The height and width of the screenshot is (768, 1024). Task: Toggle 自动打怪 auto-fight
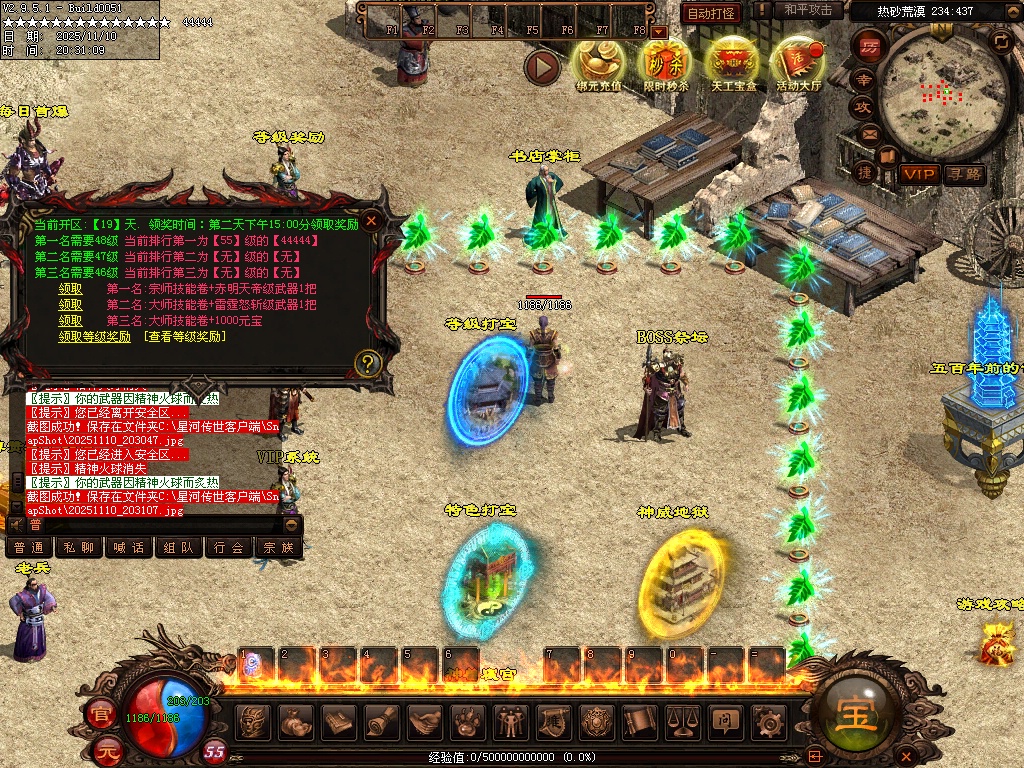tap(712, 13)
